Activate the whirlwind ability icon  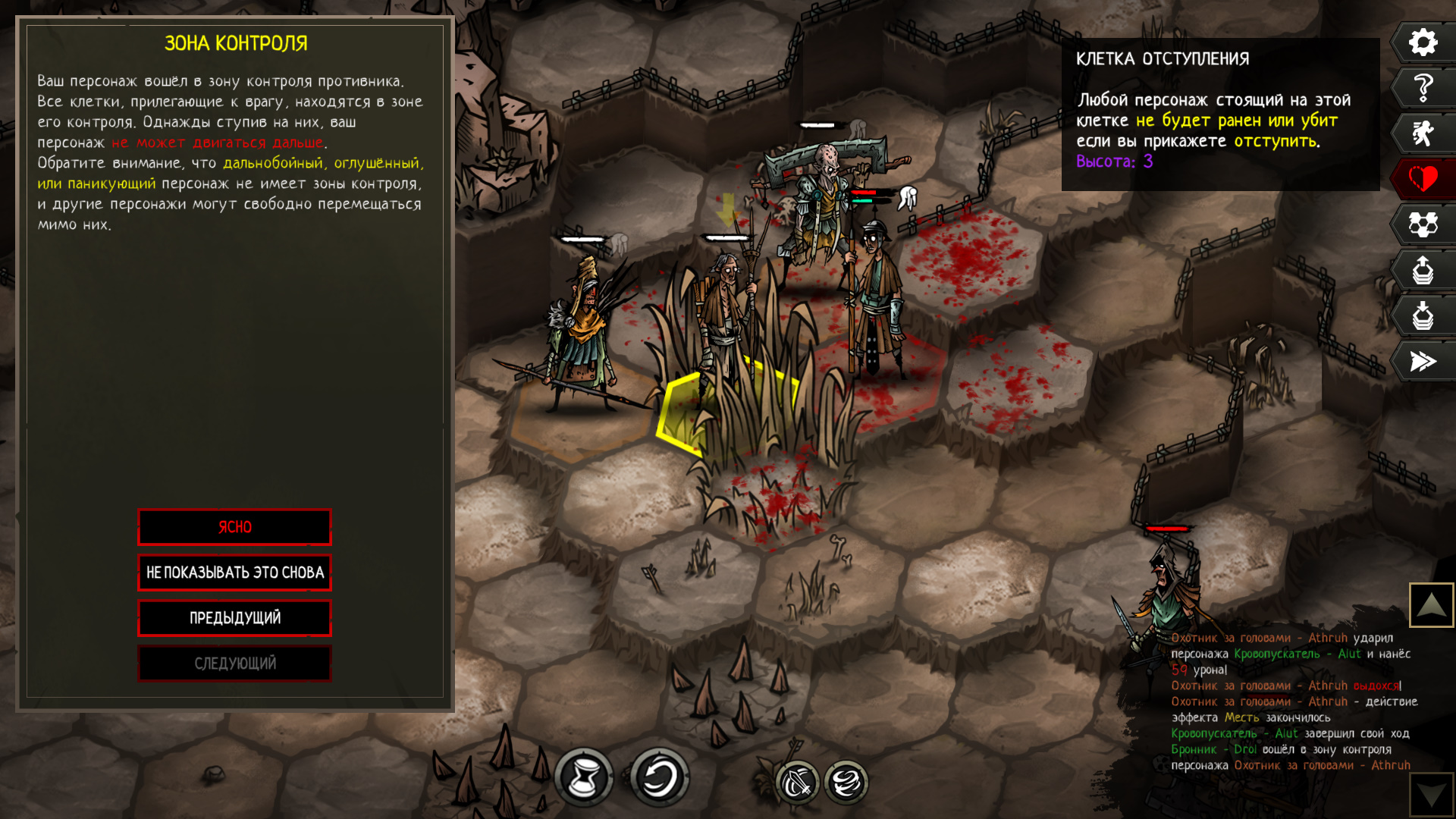tap(846, 783)
